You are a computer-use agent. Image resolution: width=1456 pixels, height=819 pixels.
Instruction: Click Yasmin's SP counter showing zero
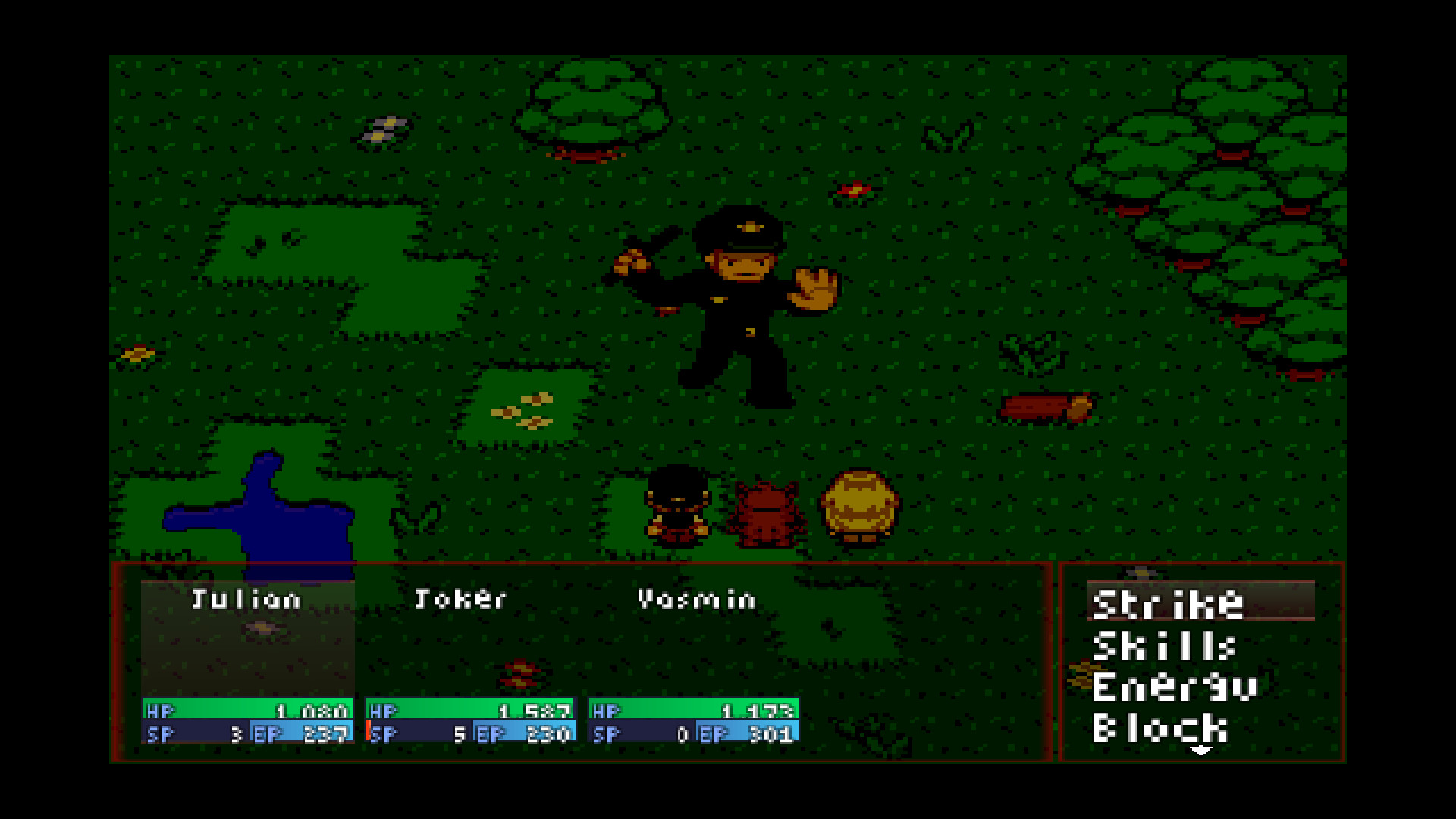click(x=682, y=734)
